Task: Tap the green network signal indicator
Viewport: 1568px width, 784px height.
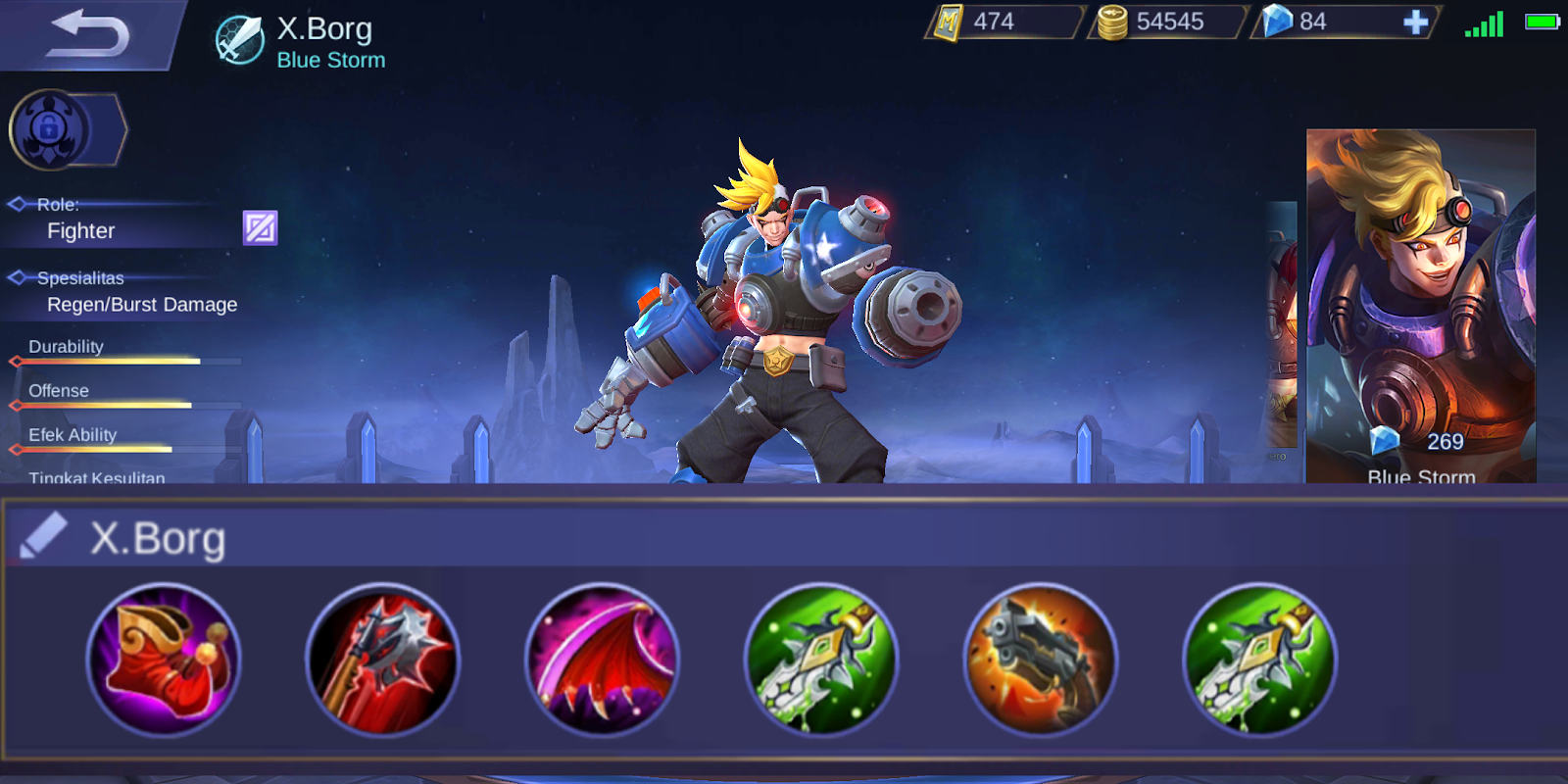Action: pyautogui.click(x=1483, y=22)
